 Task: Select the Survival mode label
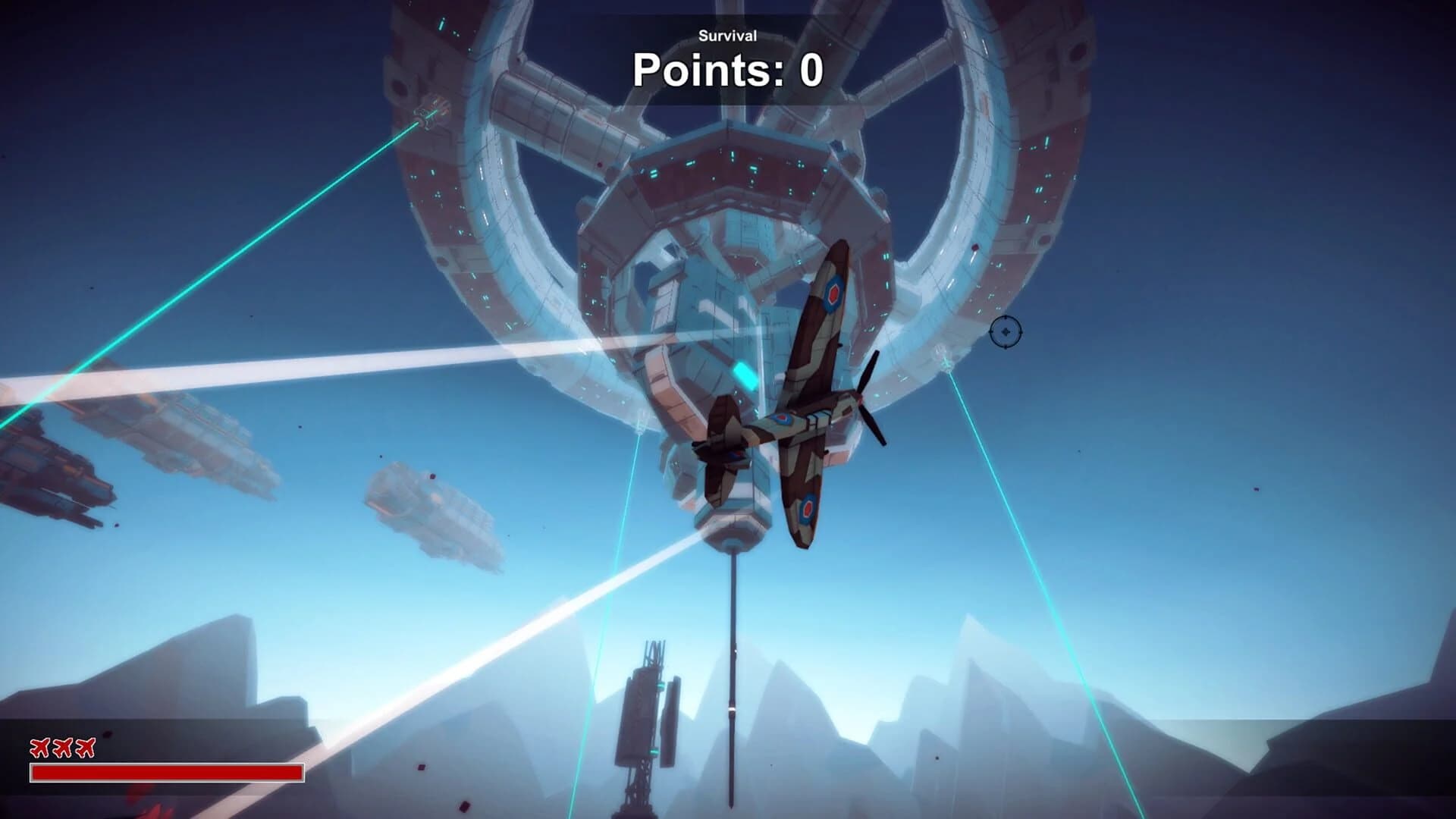[x=727, y=34]
